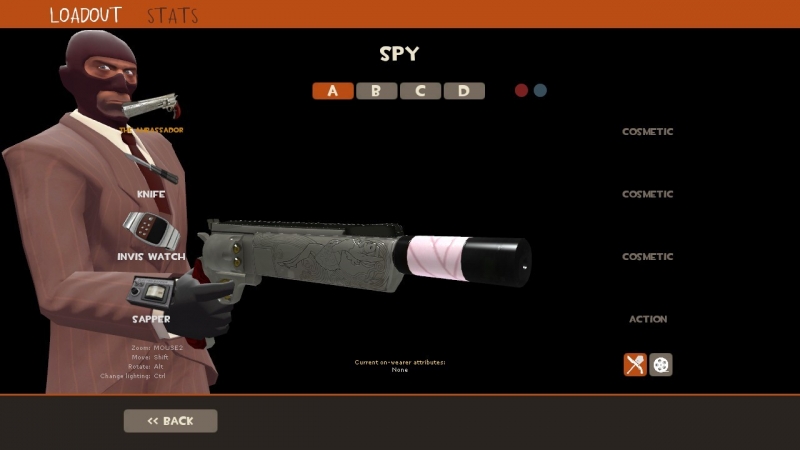Select loadout preset A
This screenshot has height=450, width=800.
(333, 91)
